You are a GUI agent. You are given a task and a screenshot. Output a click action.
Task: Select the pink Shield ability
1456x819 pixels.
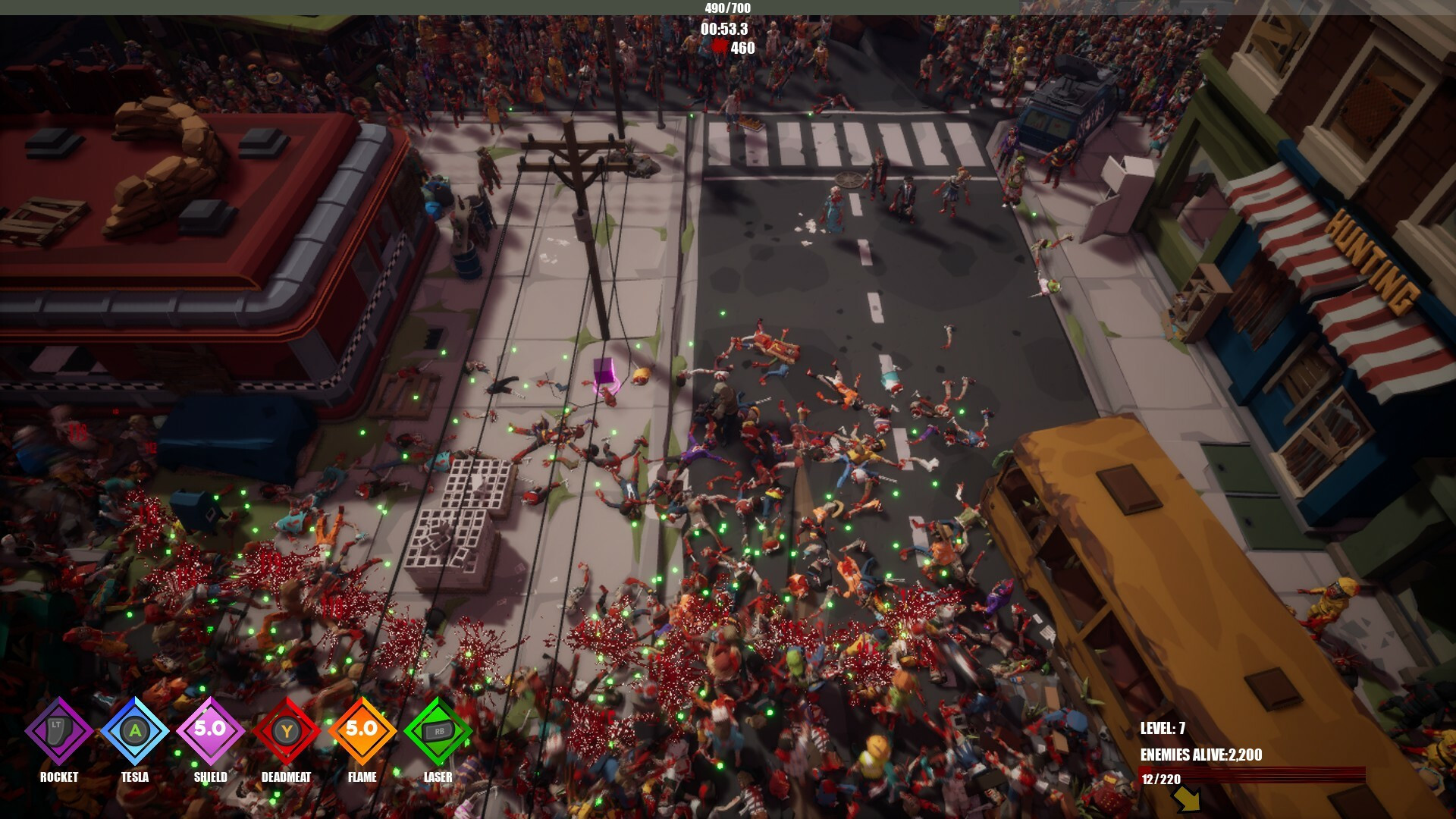tap(211, 731)
